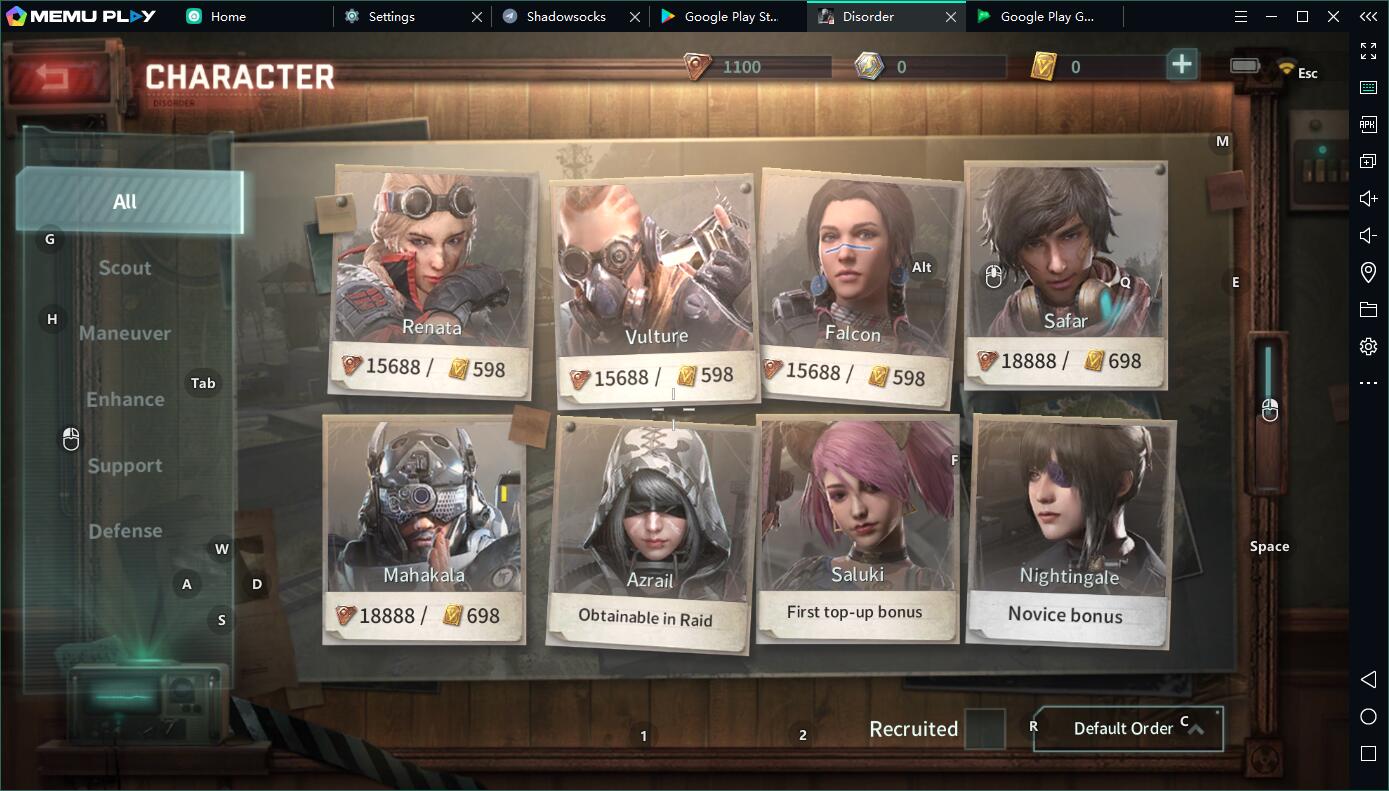1389x791 pixels.
Task: Select the All character filter tab
Action: point(127,202)
